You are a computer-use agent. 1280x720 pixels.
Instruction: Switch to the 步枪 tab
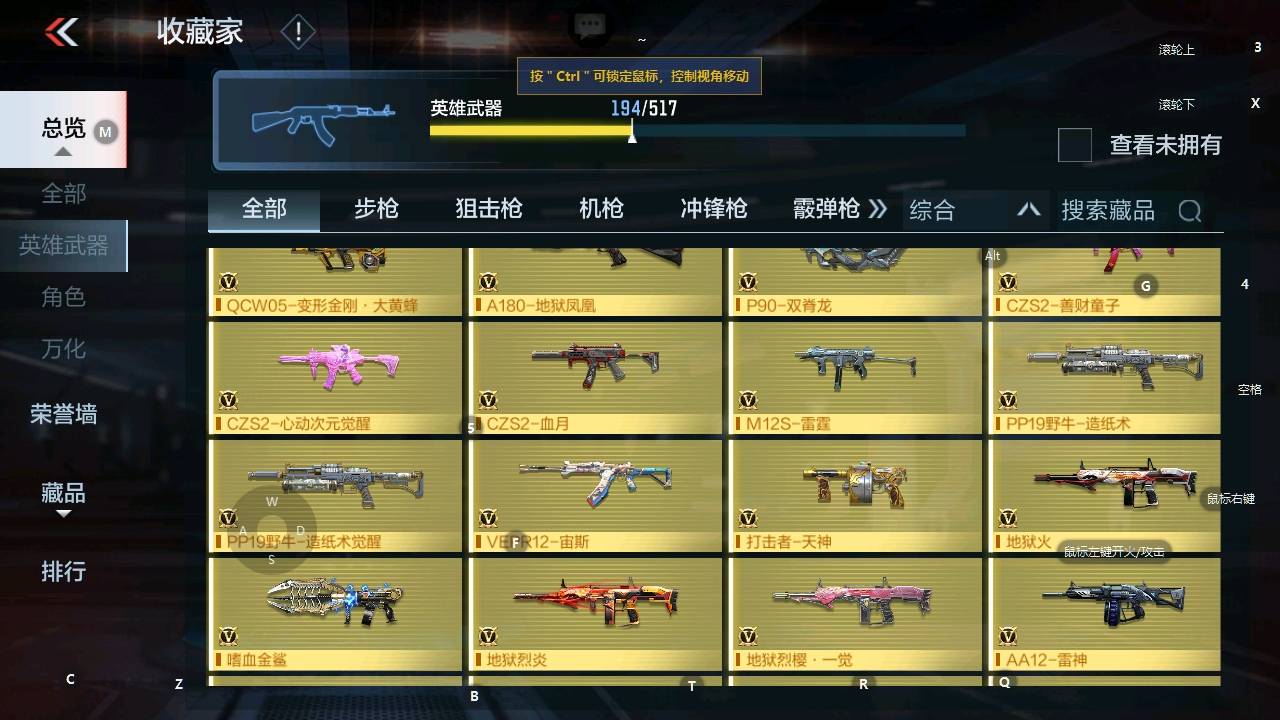click(376, 210)
